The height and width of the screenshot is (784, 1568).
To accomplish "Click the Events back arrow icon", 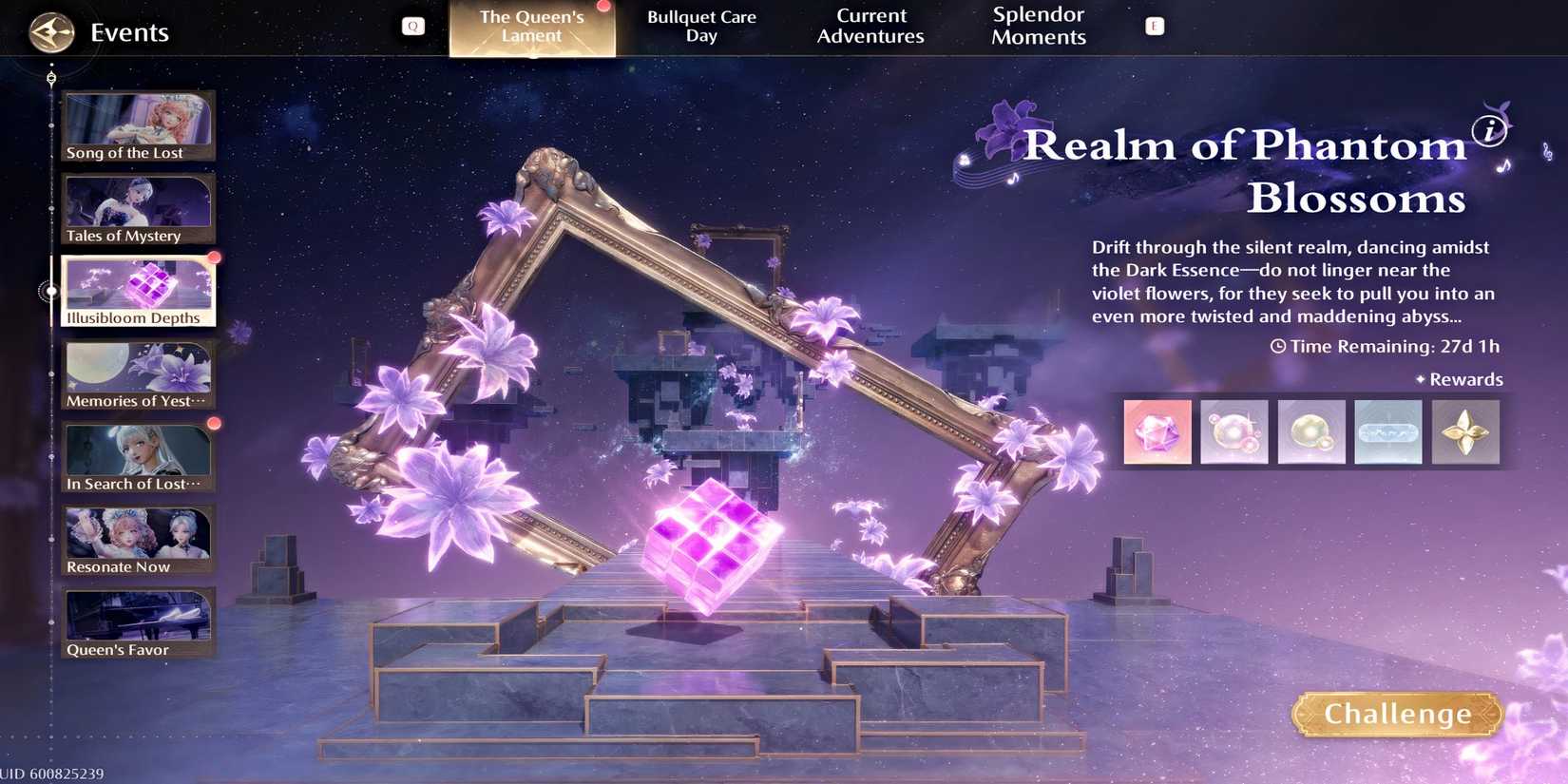I will click(x=52, y=31).
